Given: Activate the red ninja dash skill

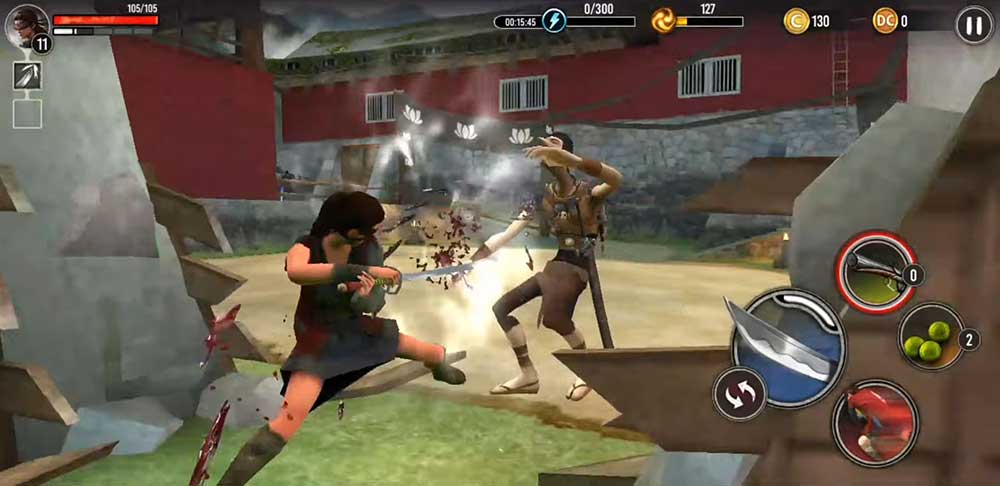Looking at the screenshot, I should (874, 422).
